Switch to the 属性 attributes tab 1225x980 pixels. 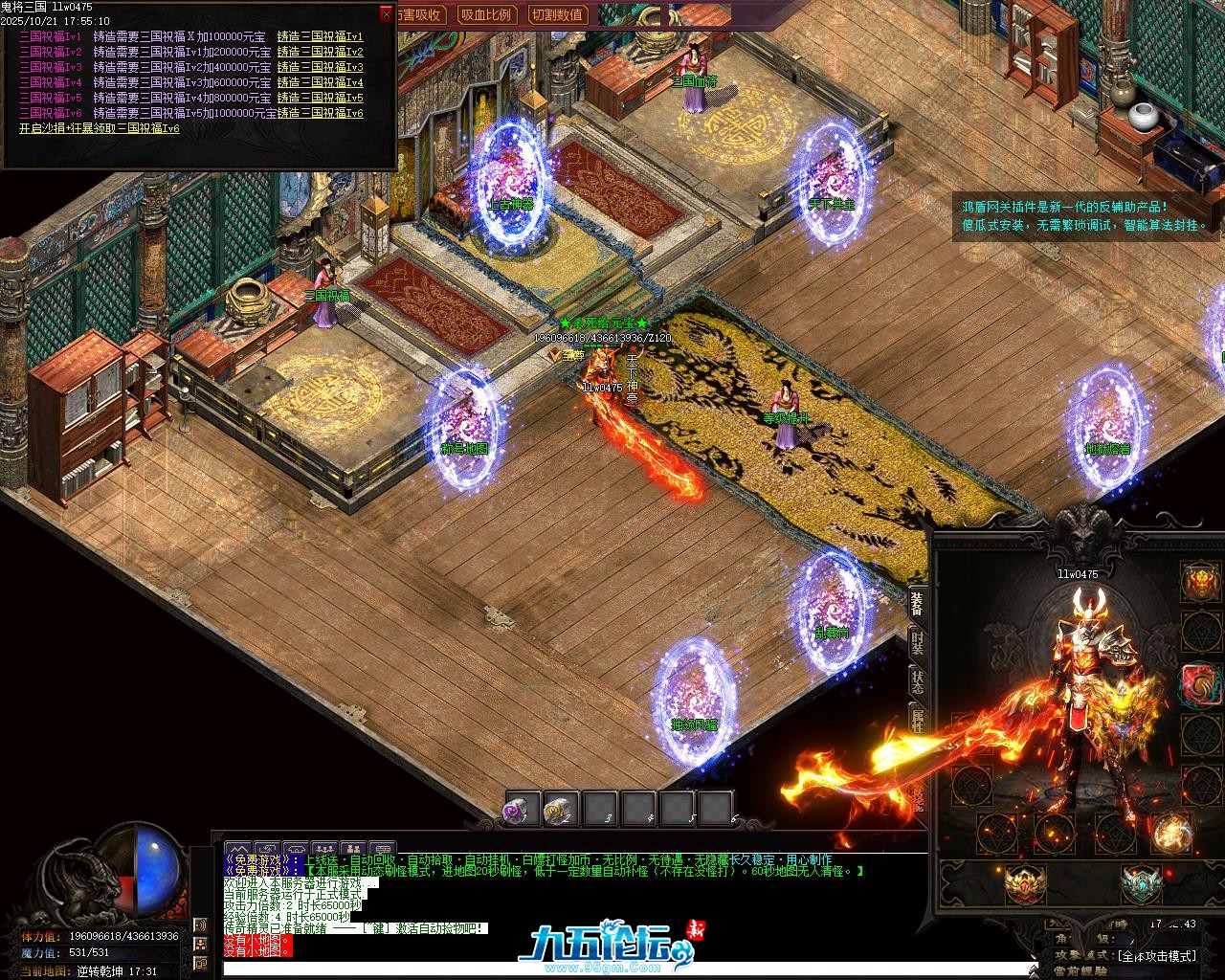point(917,721)
